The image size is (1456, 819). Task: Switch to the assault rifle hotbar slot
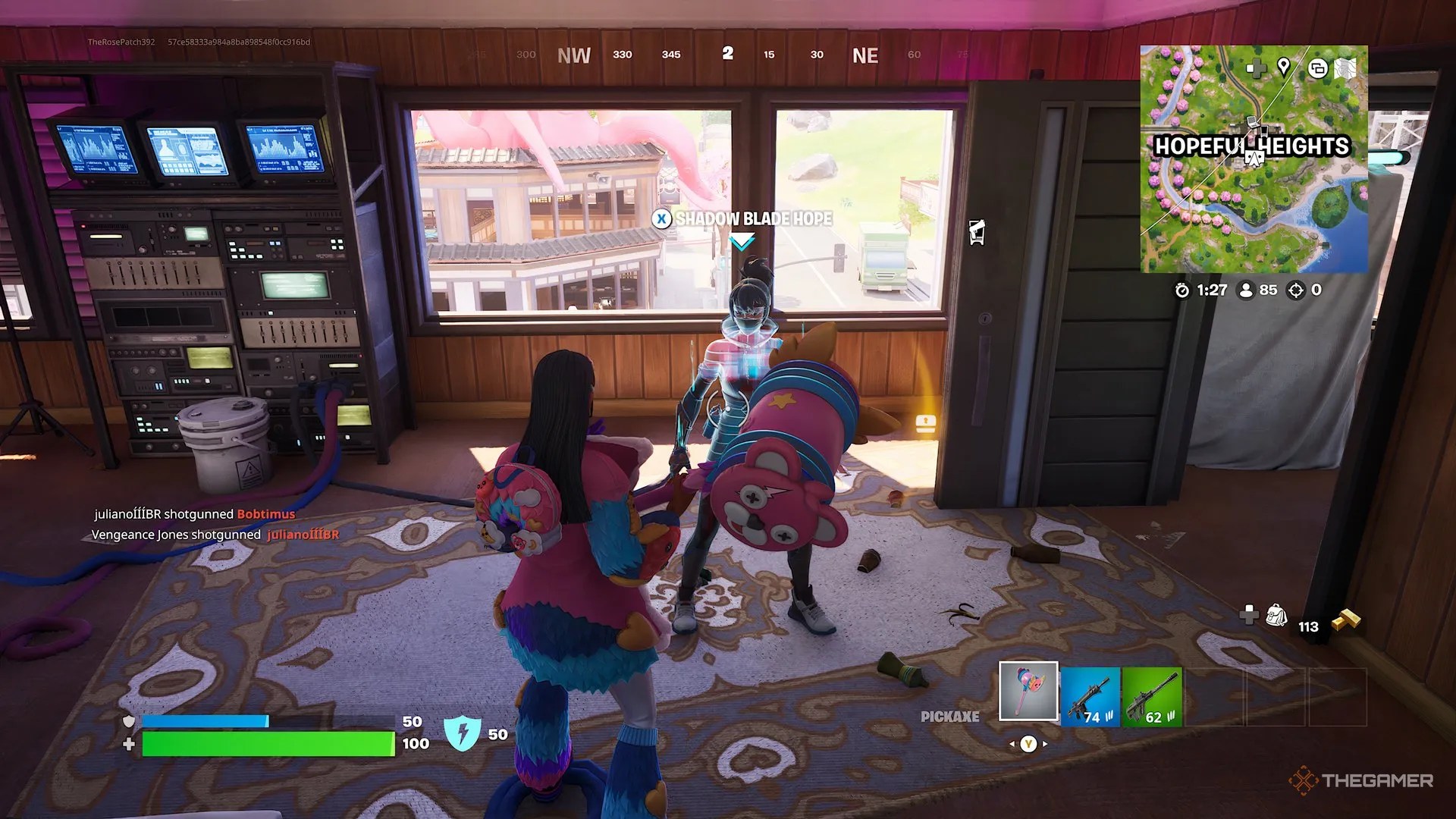(x=1090, y=695)
